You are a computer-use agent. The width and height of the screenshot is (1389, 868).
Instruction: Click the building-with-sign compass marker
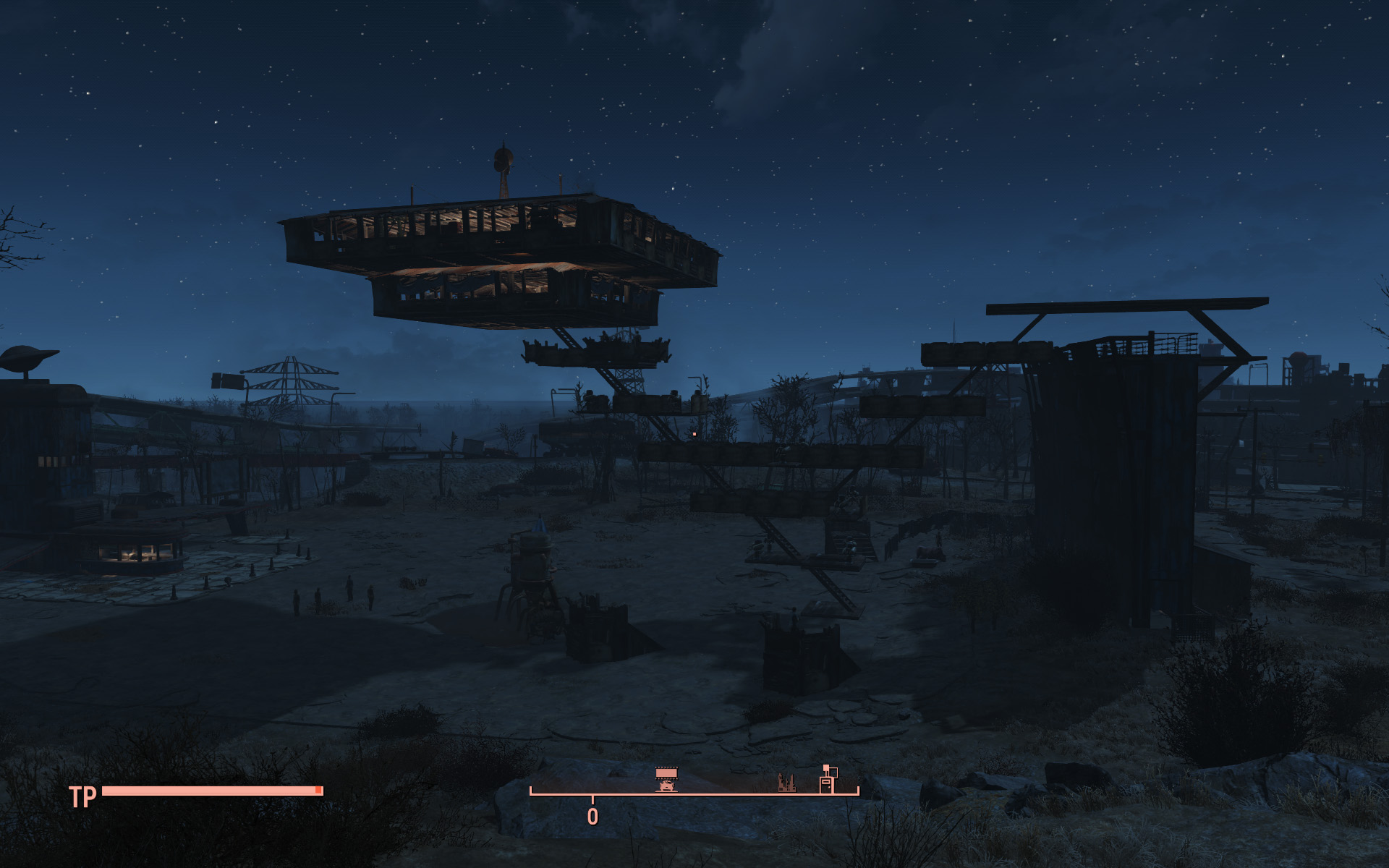(x=828, y=779)
